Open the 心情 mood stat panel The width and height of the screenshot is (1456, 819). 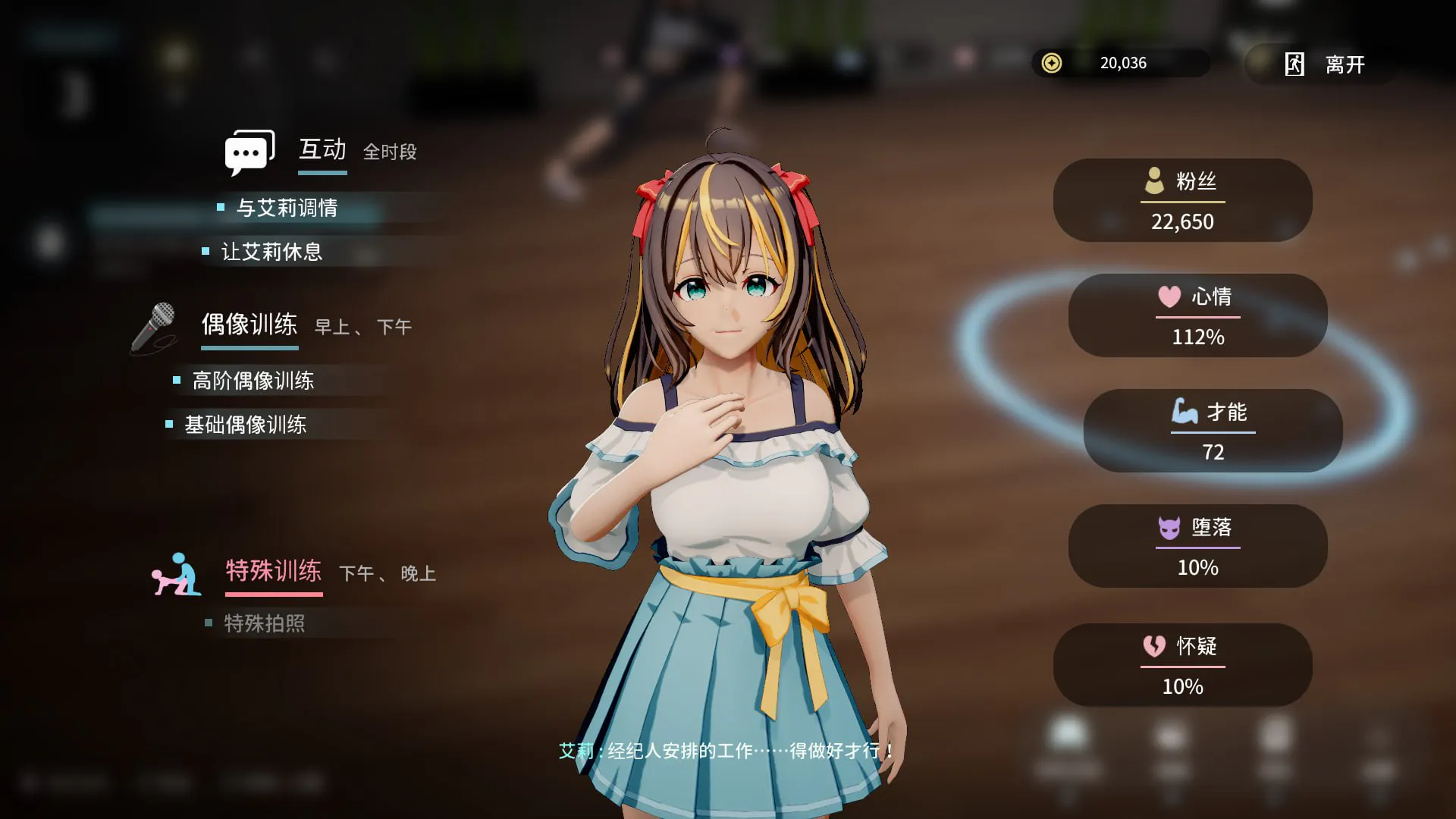click(x=1197, y=315)
